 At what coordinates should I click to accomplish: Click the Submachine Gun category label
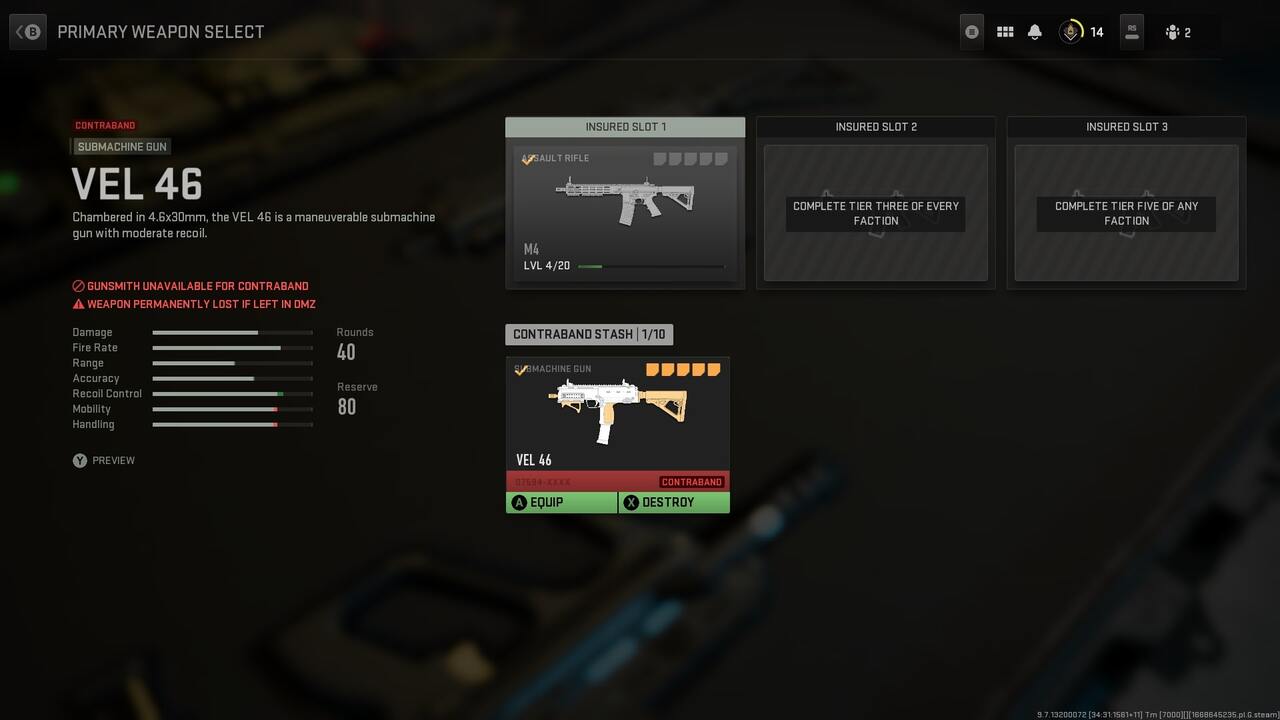(120, 146)
